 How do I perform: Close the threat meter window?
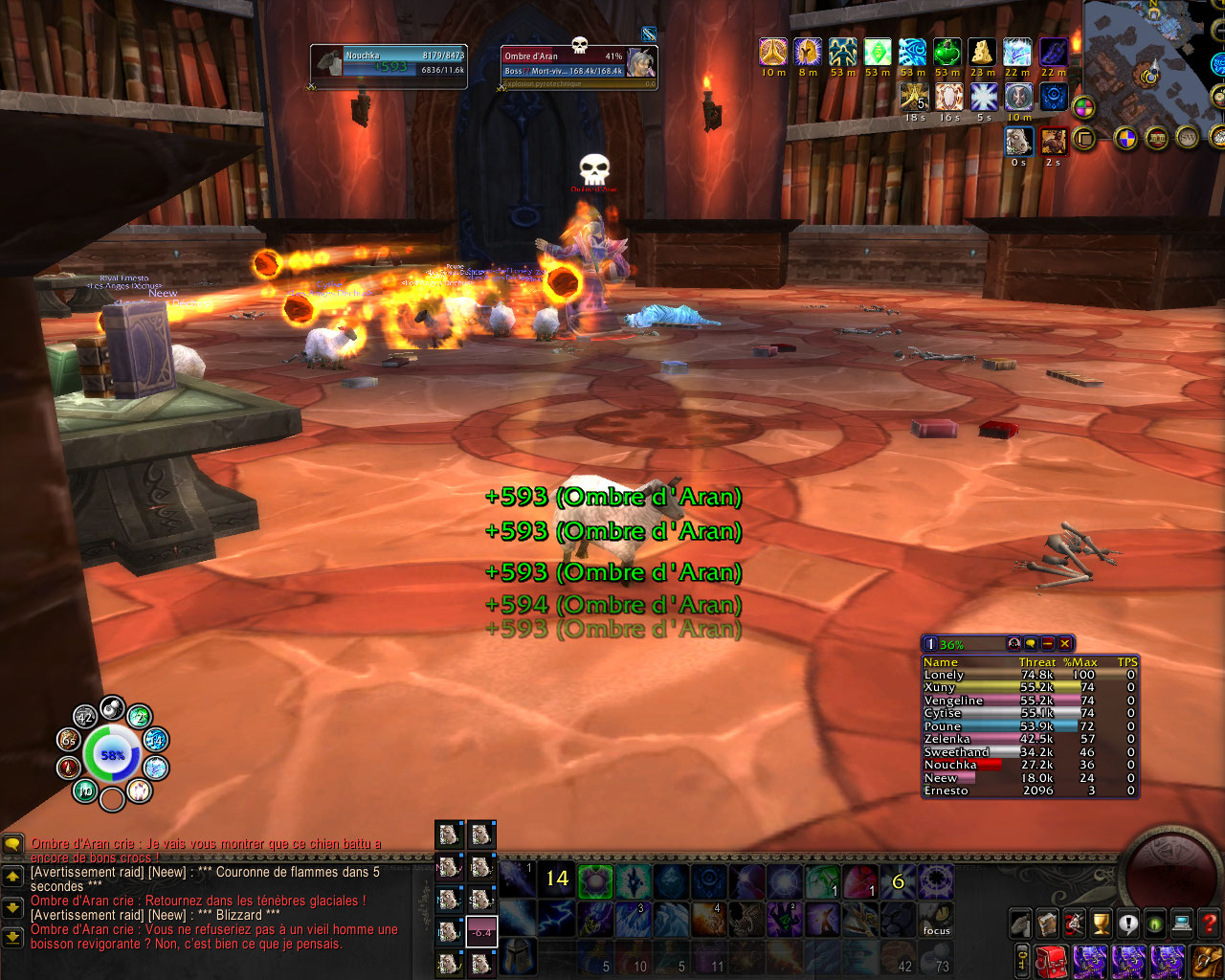click(1064, 644)
